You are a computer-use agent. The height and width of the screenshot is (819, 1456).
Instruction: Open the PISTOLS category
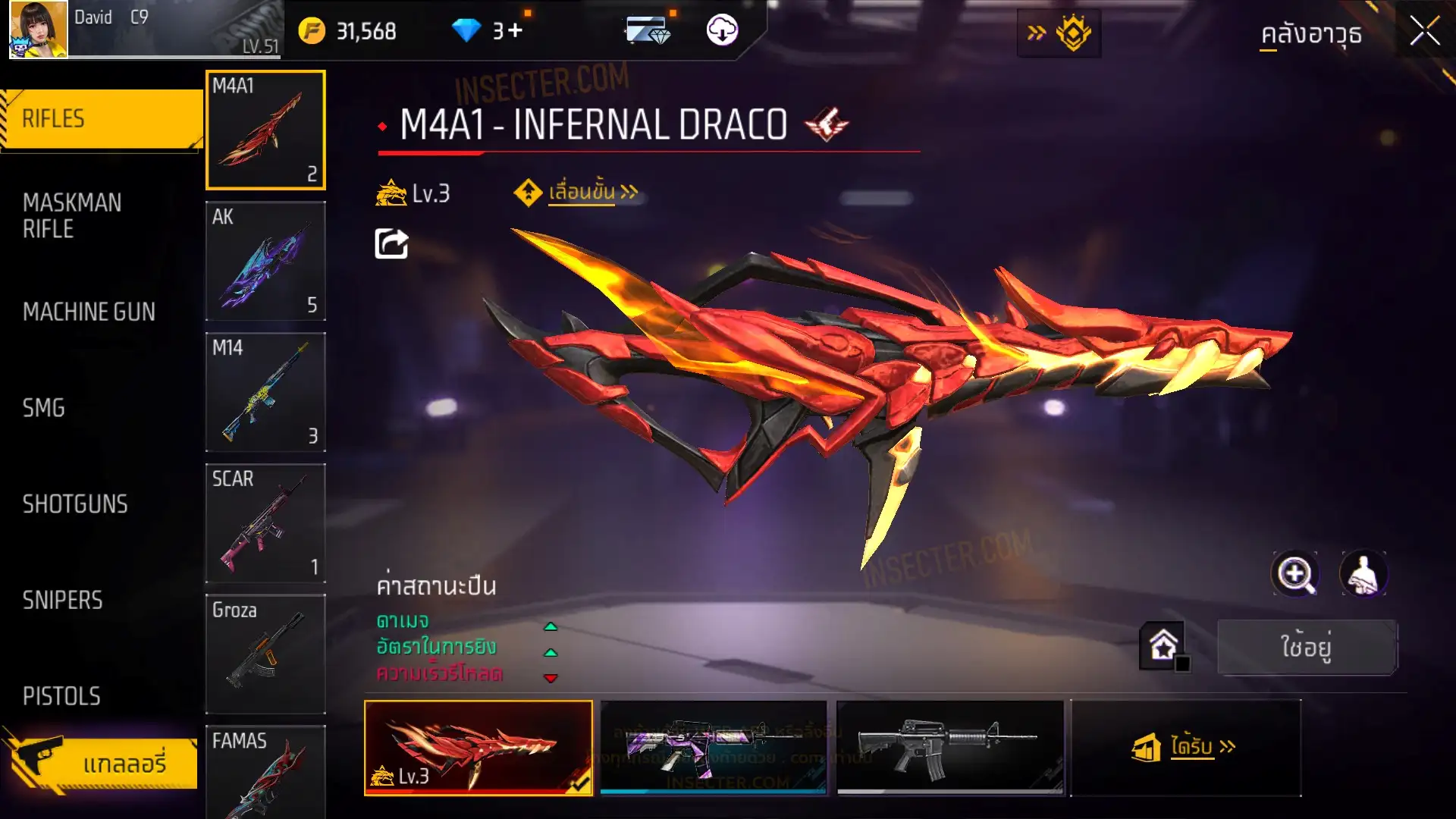(61, 696)
